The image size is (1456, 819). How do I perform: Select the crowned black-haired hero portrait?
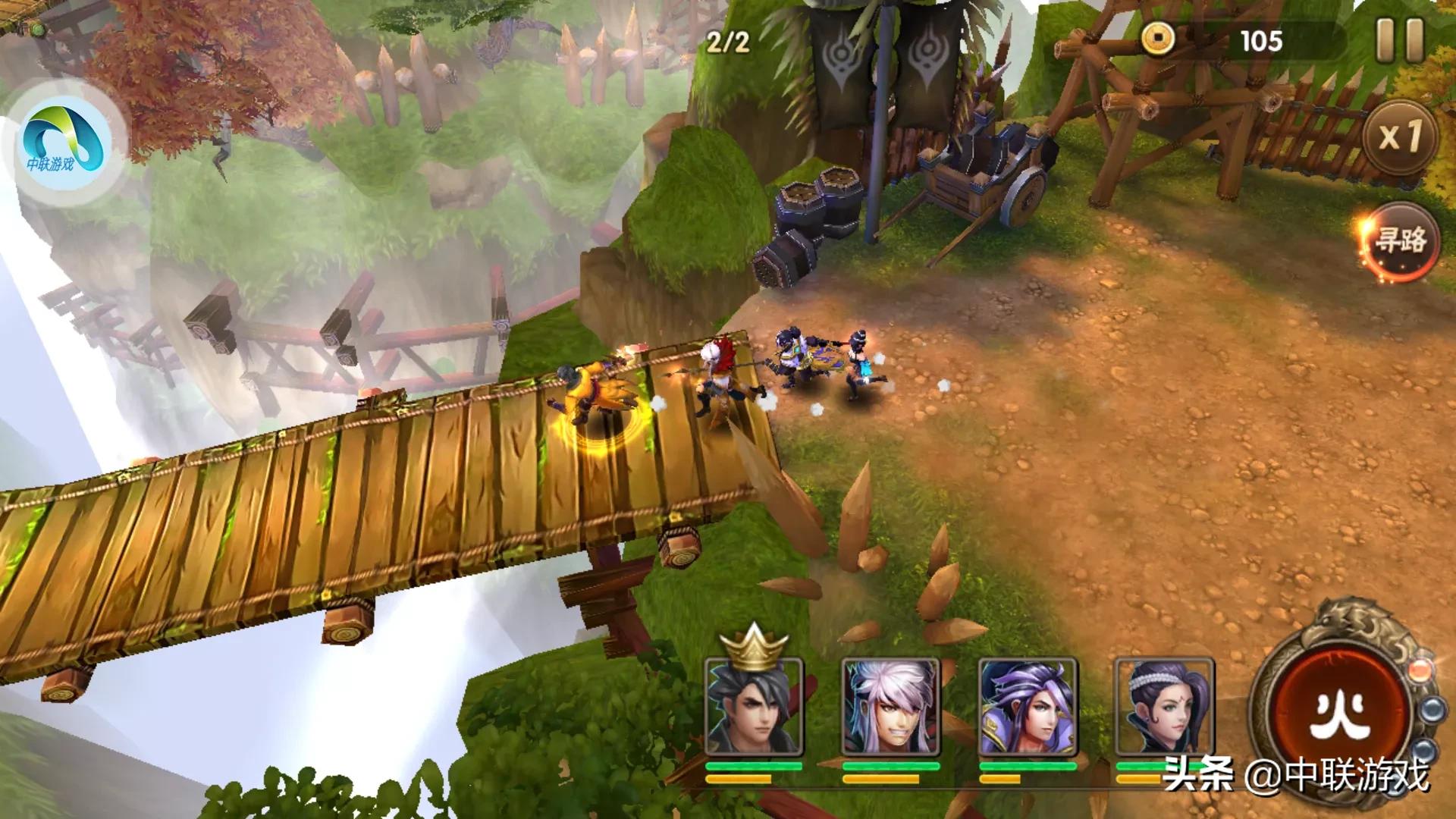pos(754,707)
